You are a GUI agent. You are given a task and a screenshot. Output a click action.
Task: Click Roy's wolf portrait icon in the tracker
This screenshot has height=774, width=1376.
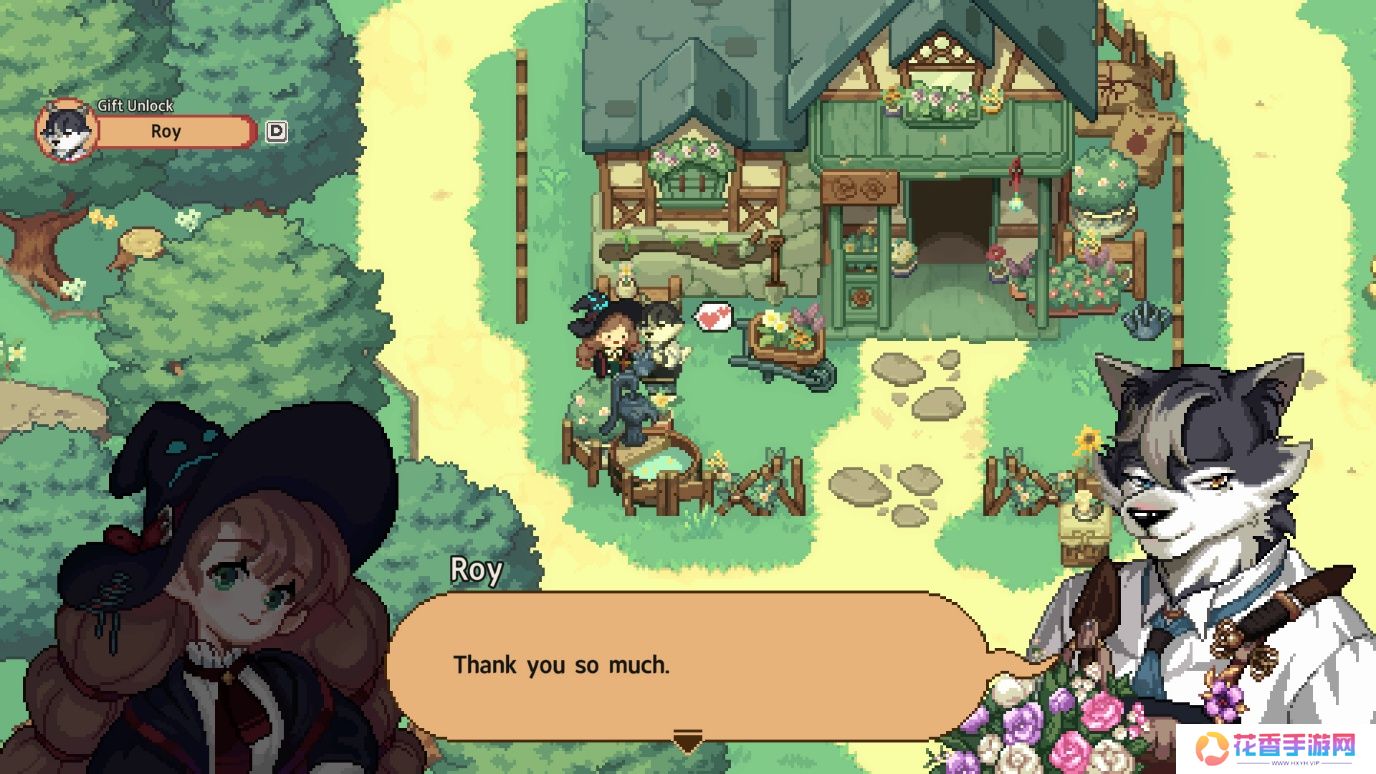click(x=67, y=131)
